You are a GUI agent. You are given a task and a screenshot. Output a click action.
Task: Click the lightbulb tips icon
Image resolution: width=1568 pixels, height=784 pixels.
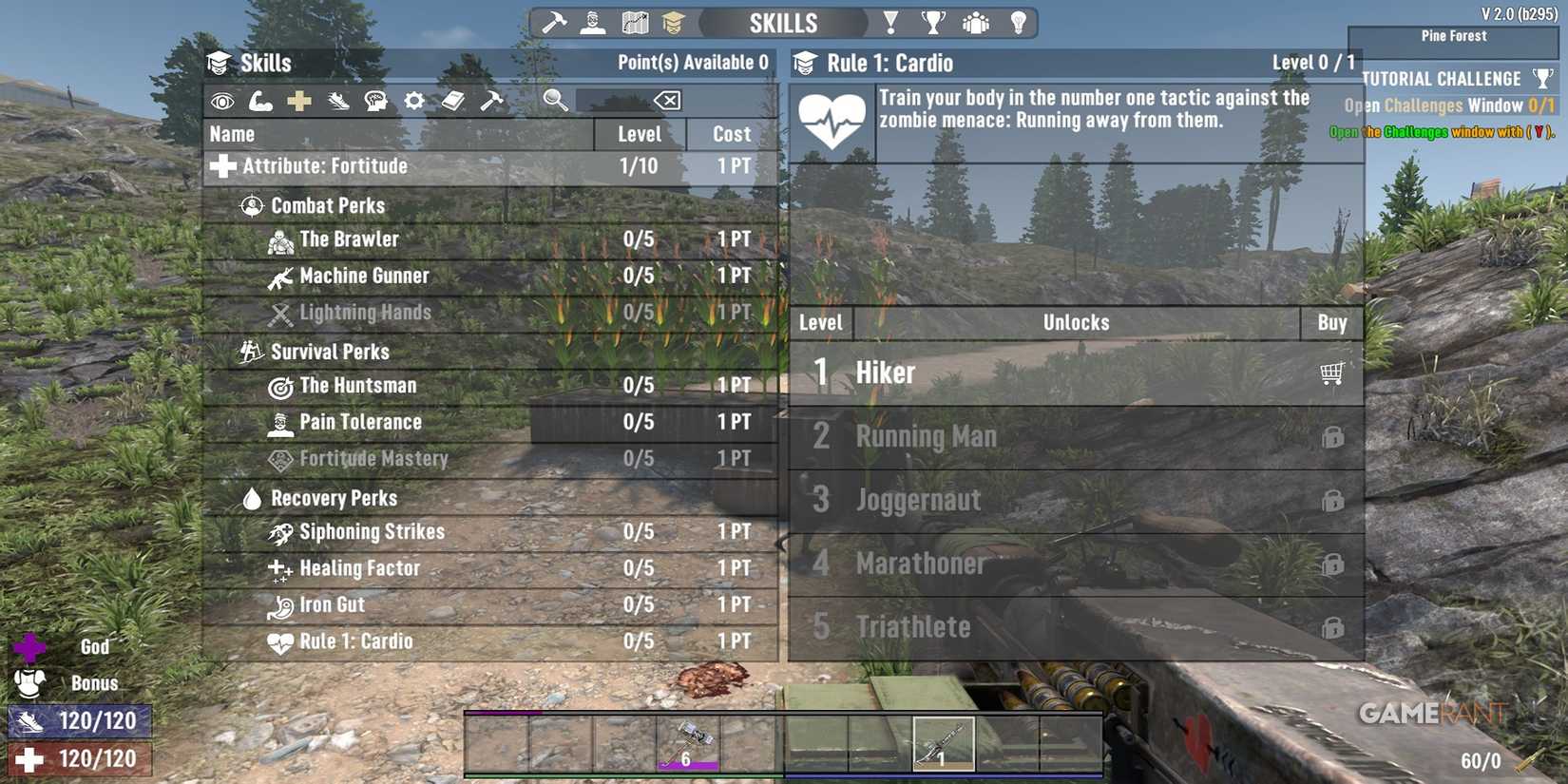pyautogui.click(x=1018, y=21)
